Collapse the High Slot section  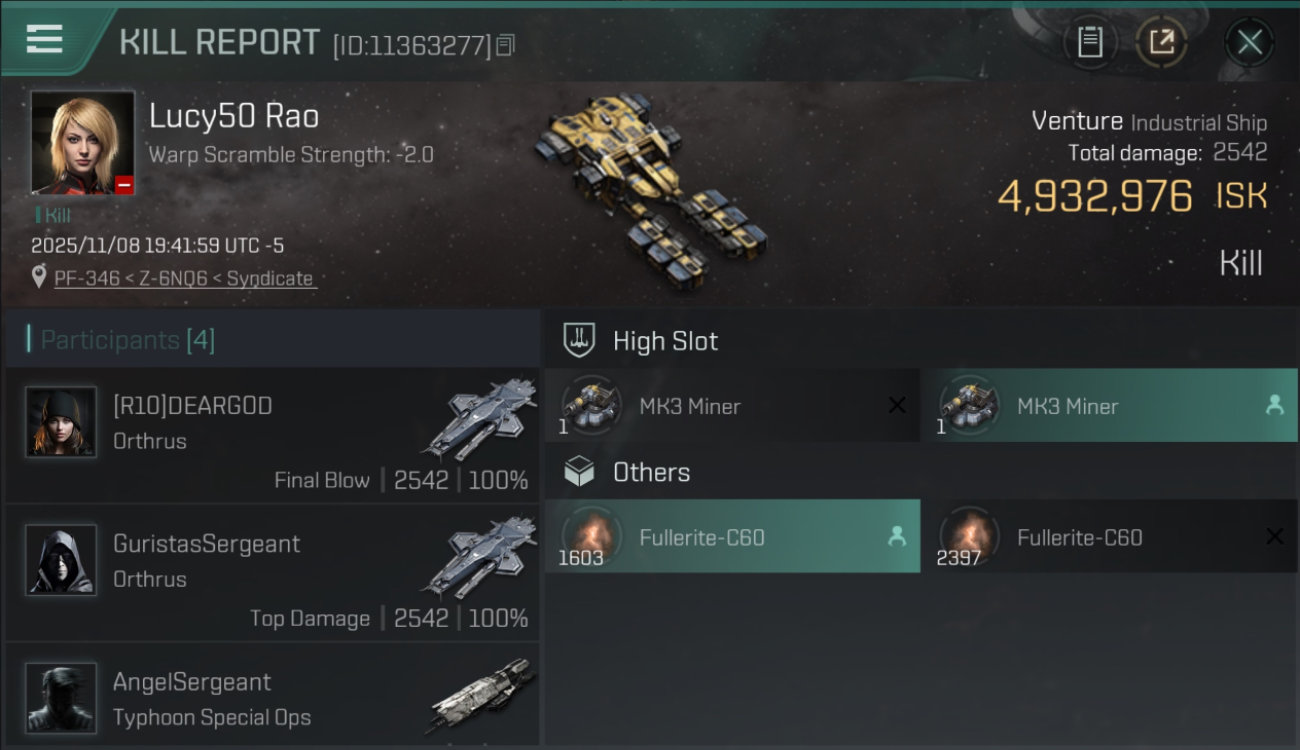tap(666, 341)
